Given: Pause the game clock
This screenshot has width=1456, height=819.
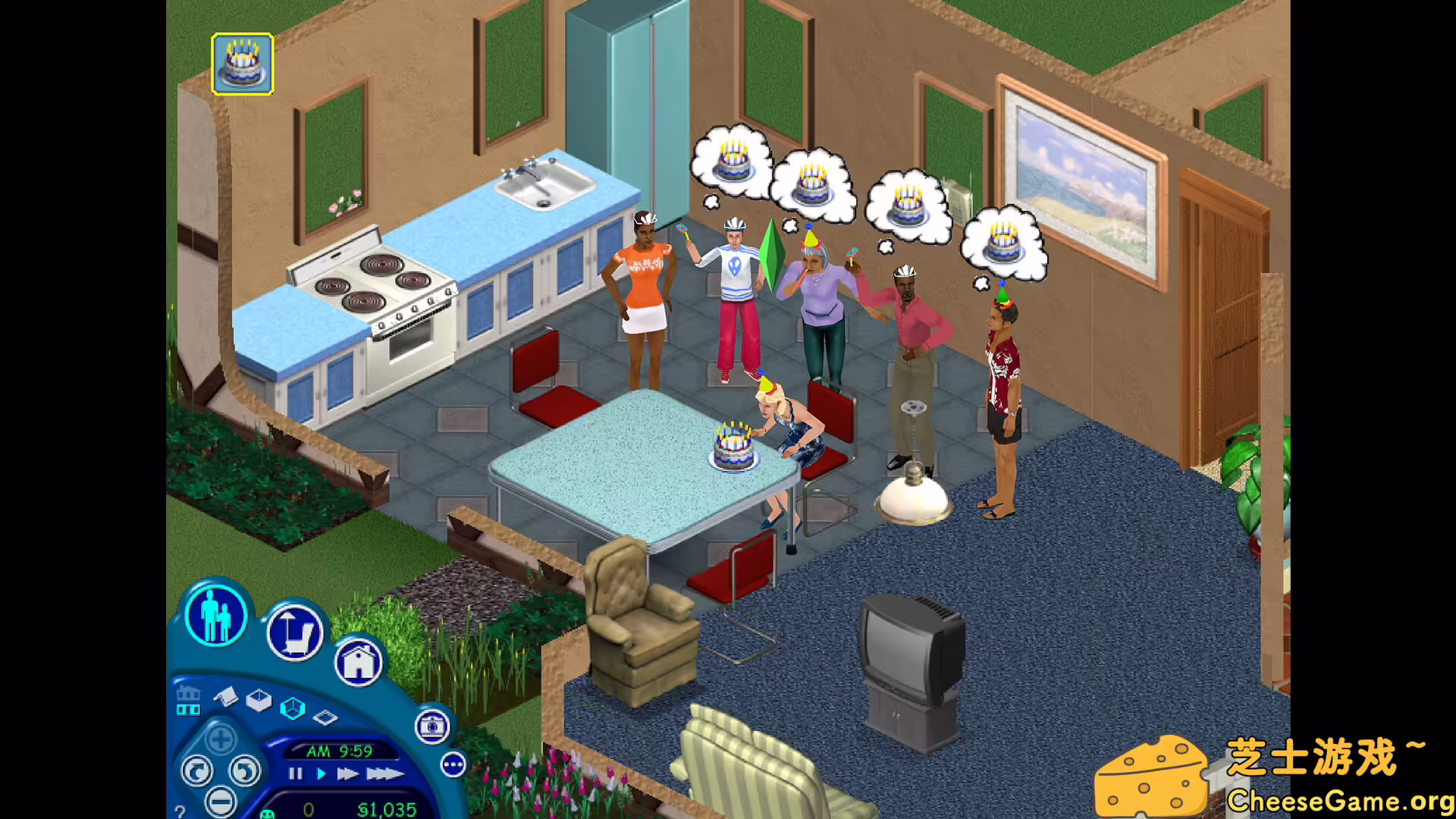Looking at the screenshot, I should coord(295,773).
